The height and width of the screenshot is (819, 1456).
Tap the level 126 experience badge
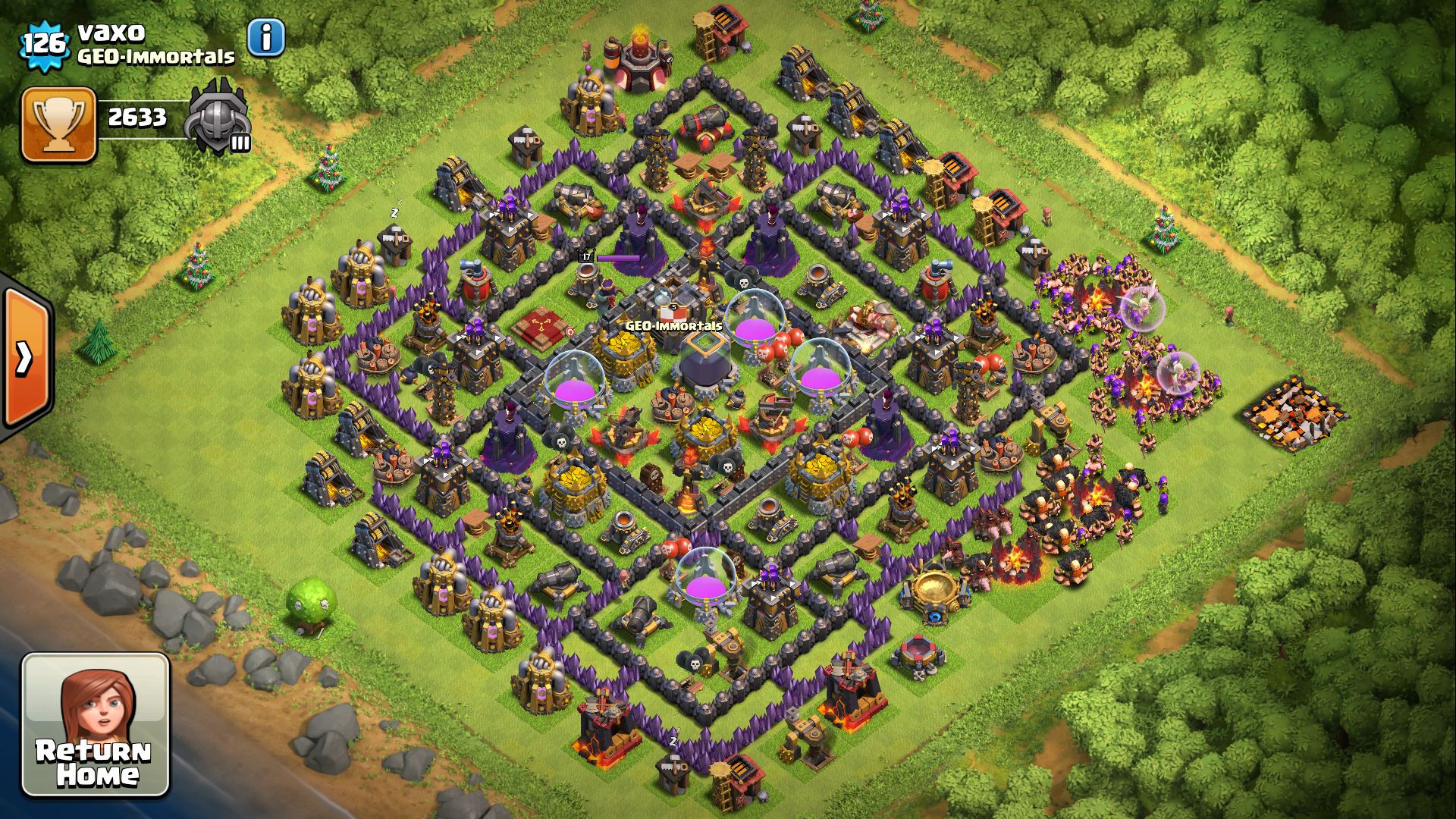pos(44,44)
